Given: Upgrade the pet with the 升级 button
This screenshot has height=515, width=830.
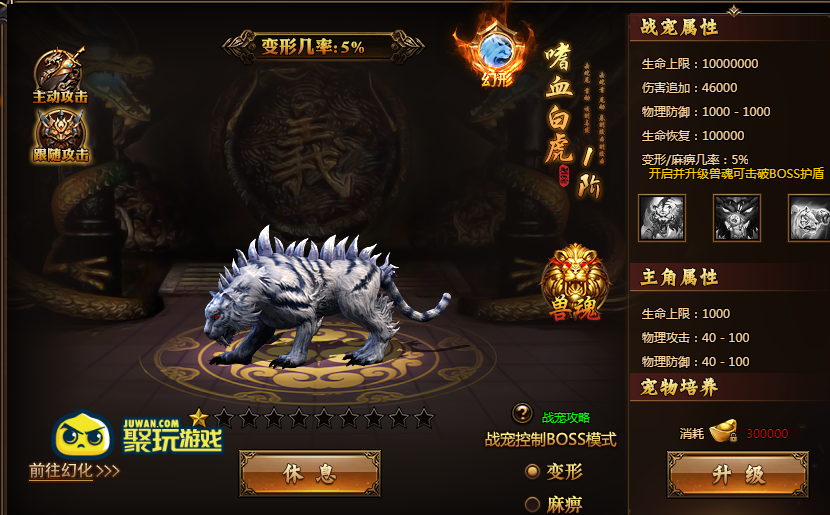Looking at the screenshot, I should click(x=738, y=474).
